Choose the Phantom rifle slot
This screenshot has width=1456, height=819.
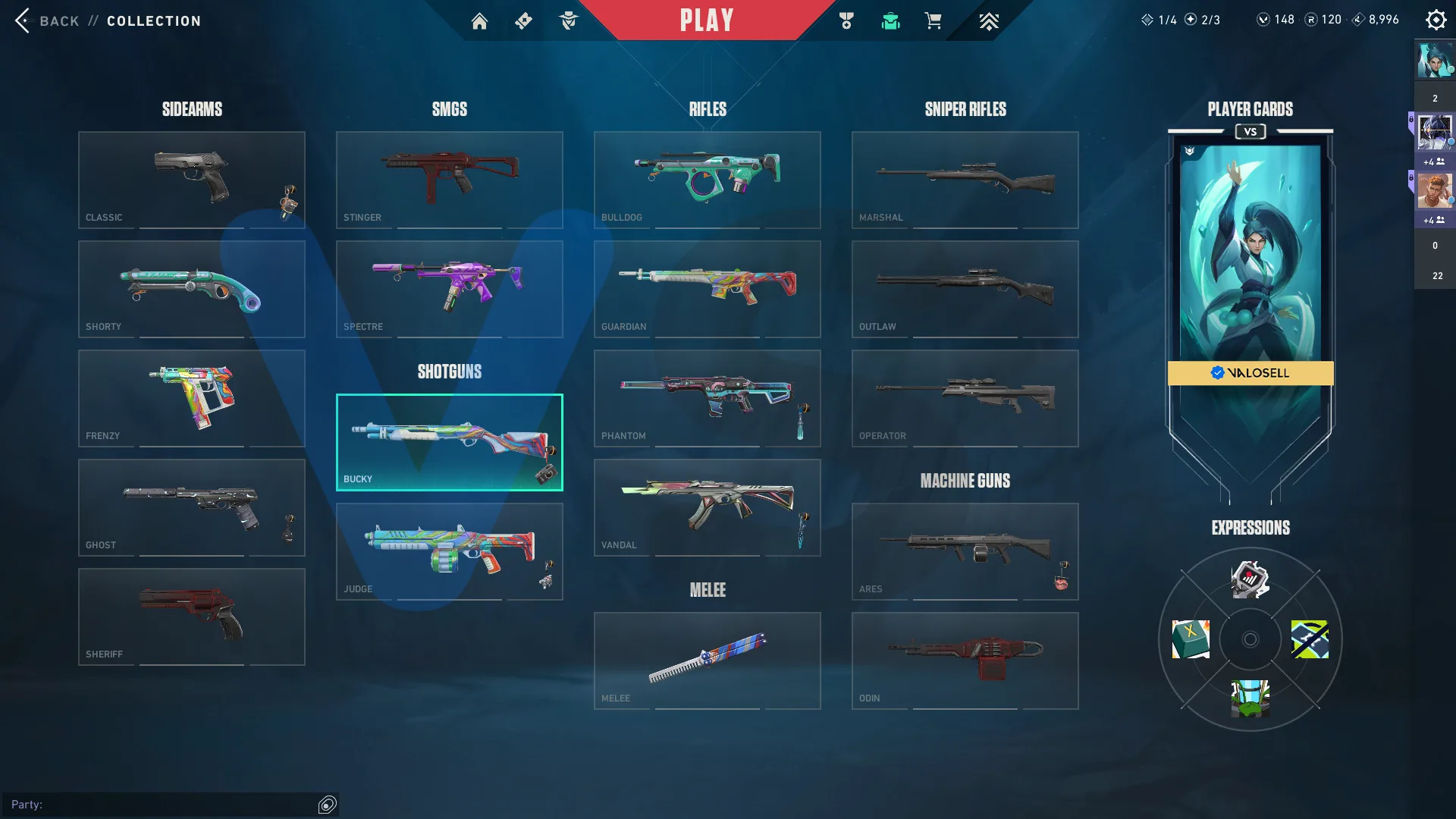click(x=708, y=398)
